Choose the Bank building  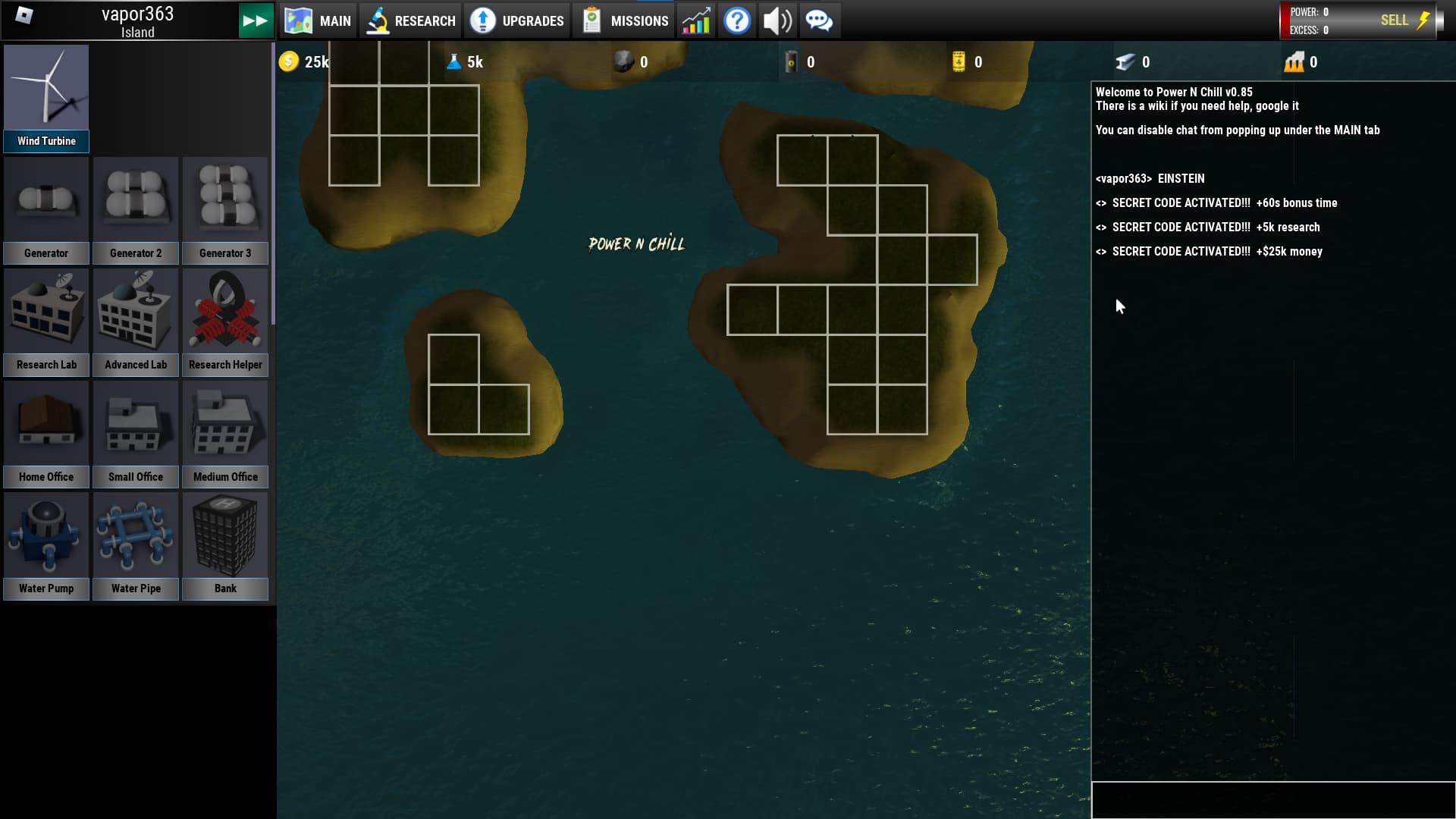tap(225, 545)
